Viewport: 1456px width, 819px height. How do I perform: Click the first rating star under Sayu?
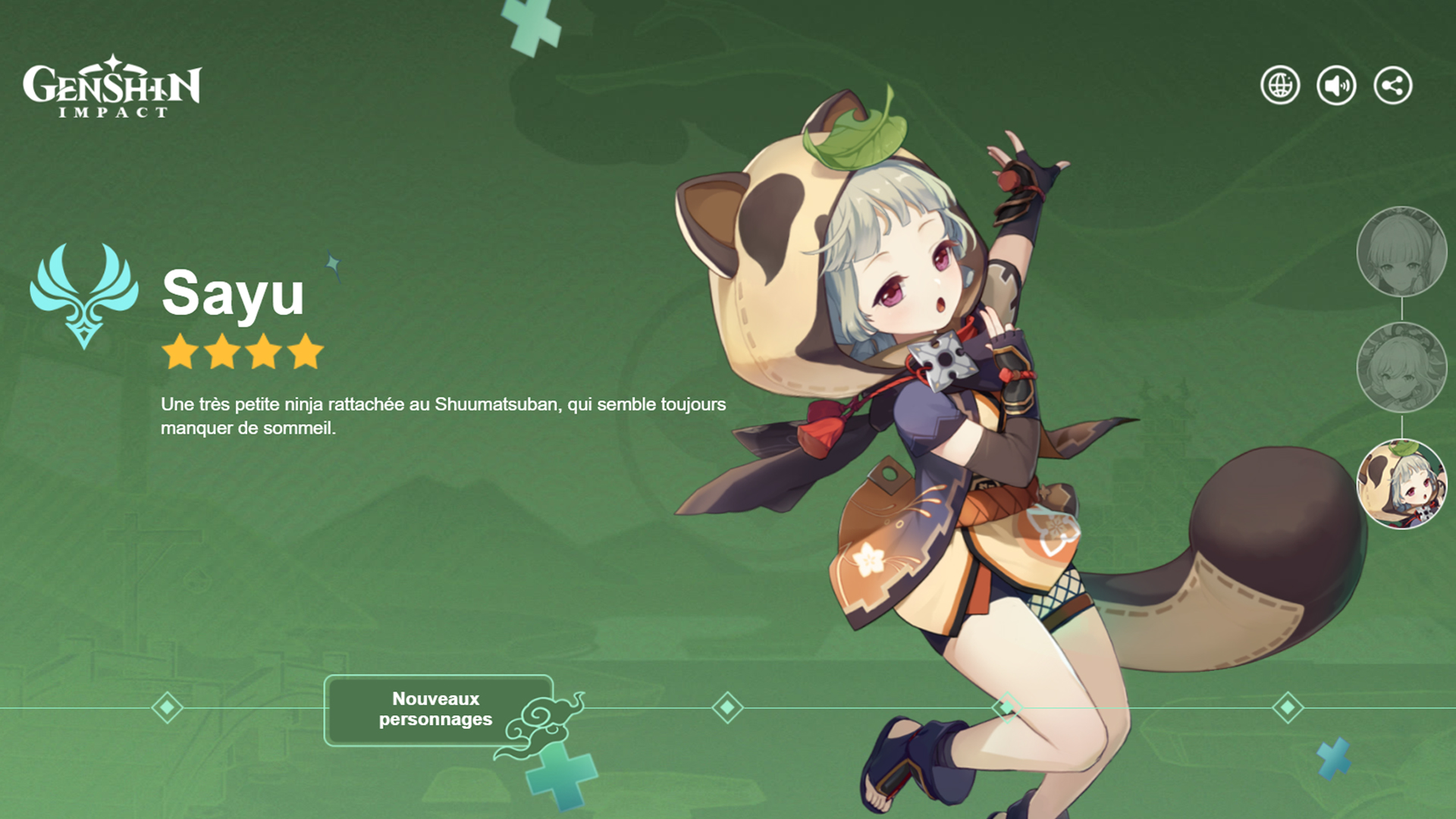tap(180, 350)
